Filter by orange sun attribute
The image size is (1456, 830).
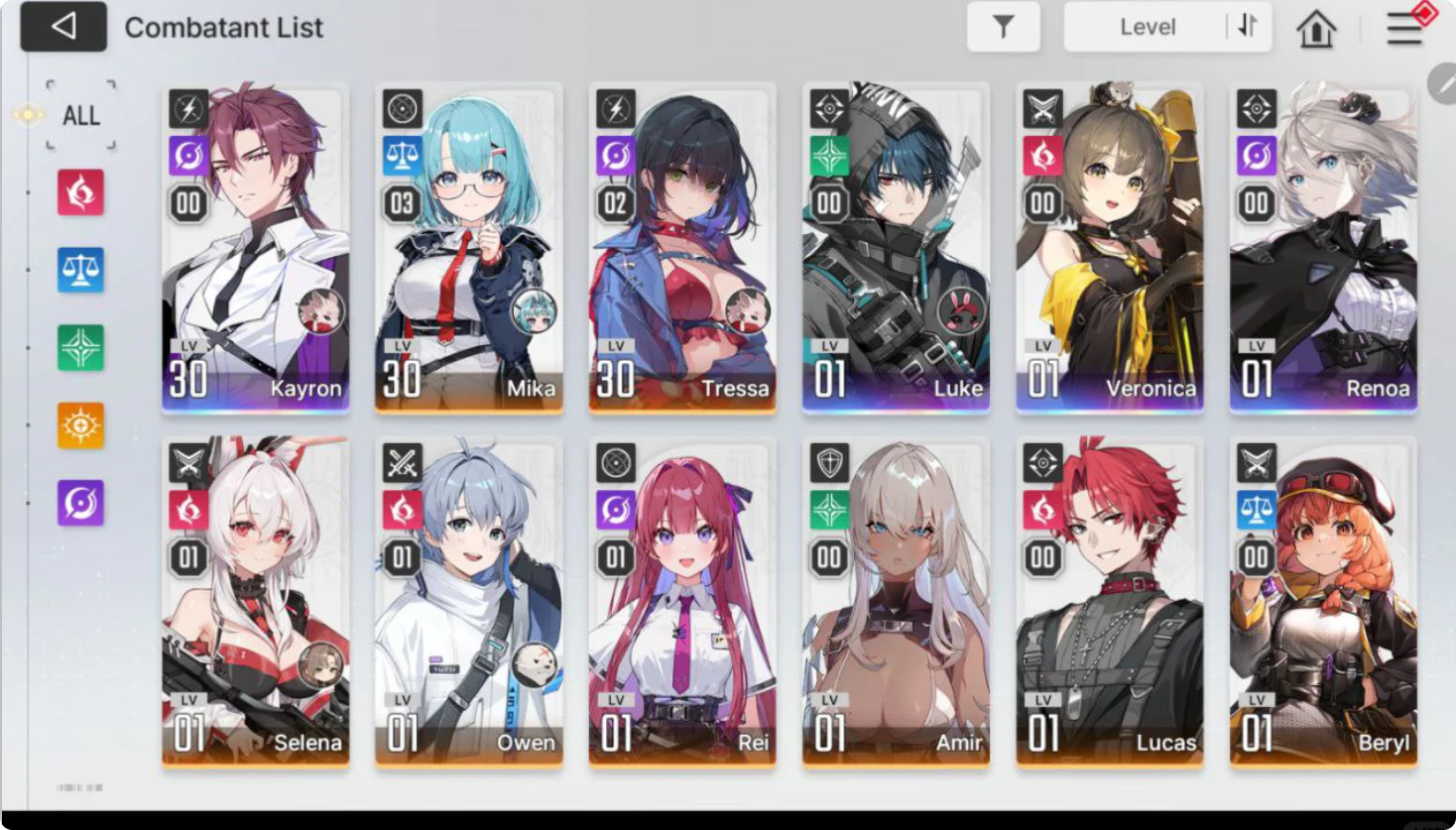[80, 425]
